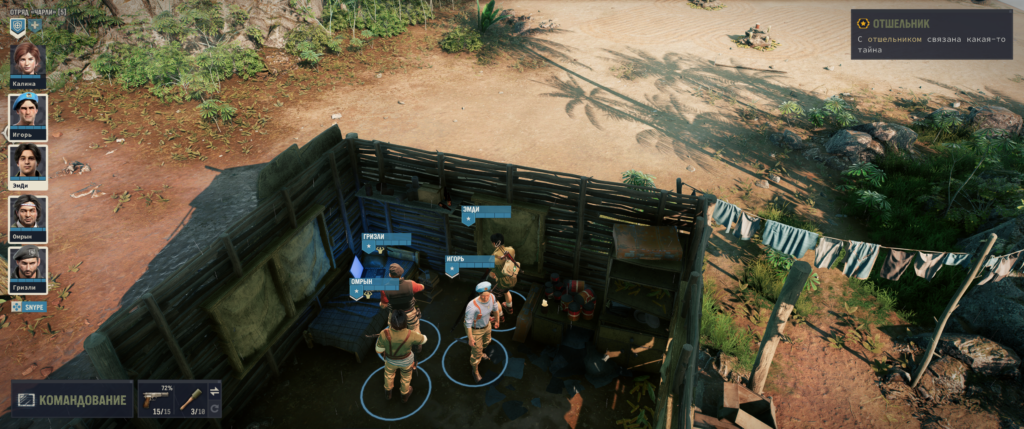This screenshot has width=1024, height=429.
Task: Click the plus icon beside the squad shield
Action: coord(35,25)
